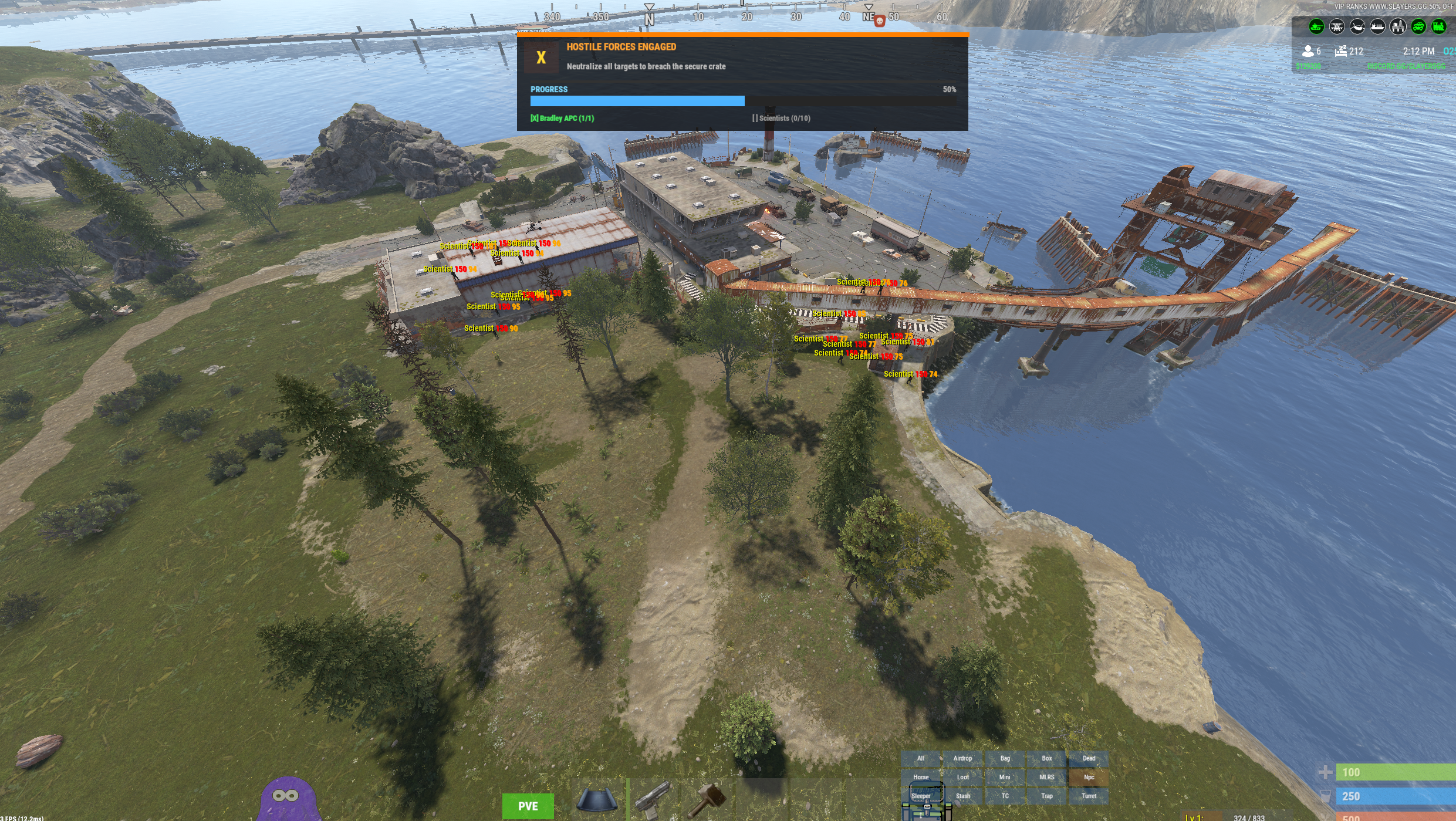Toggle the Stash filter button
This screenshot has height=821, width=1456.
tap(962, 796)
